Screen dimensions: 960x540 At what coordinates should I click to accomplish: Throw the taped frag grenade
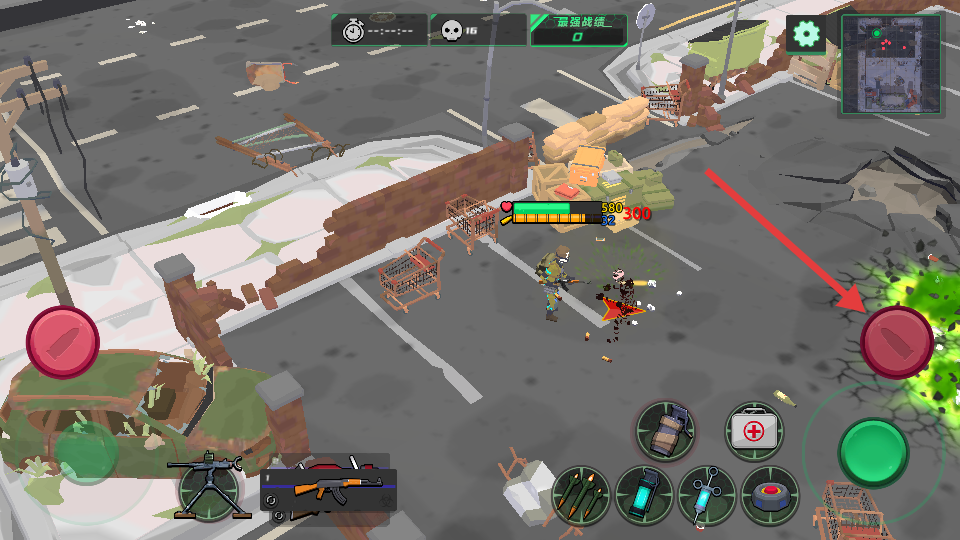665,432
